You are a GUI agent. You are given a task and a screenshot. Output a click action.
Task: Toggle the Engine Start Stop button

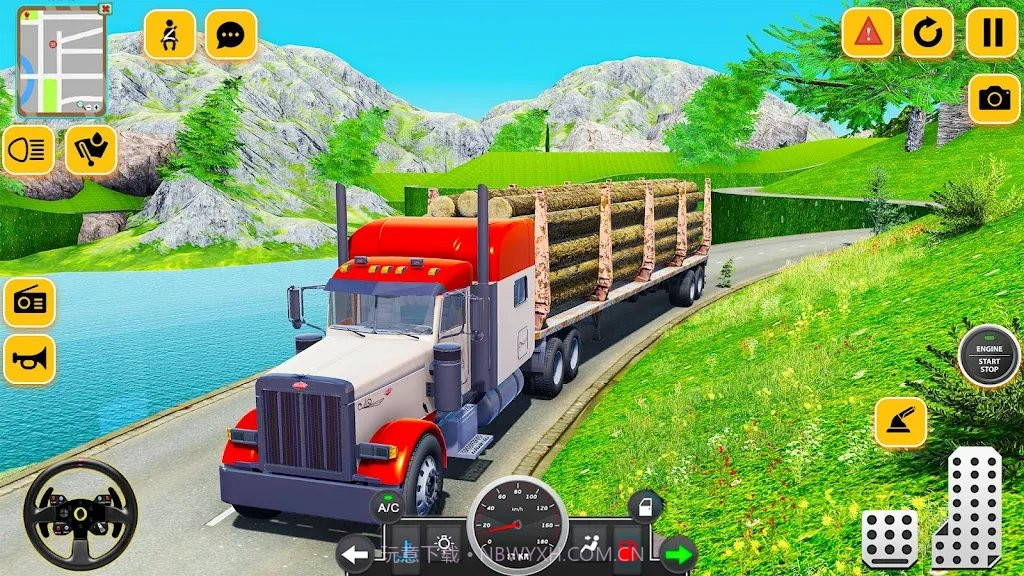[x=988, y=360]
